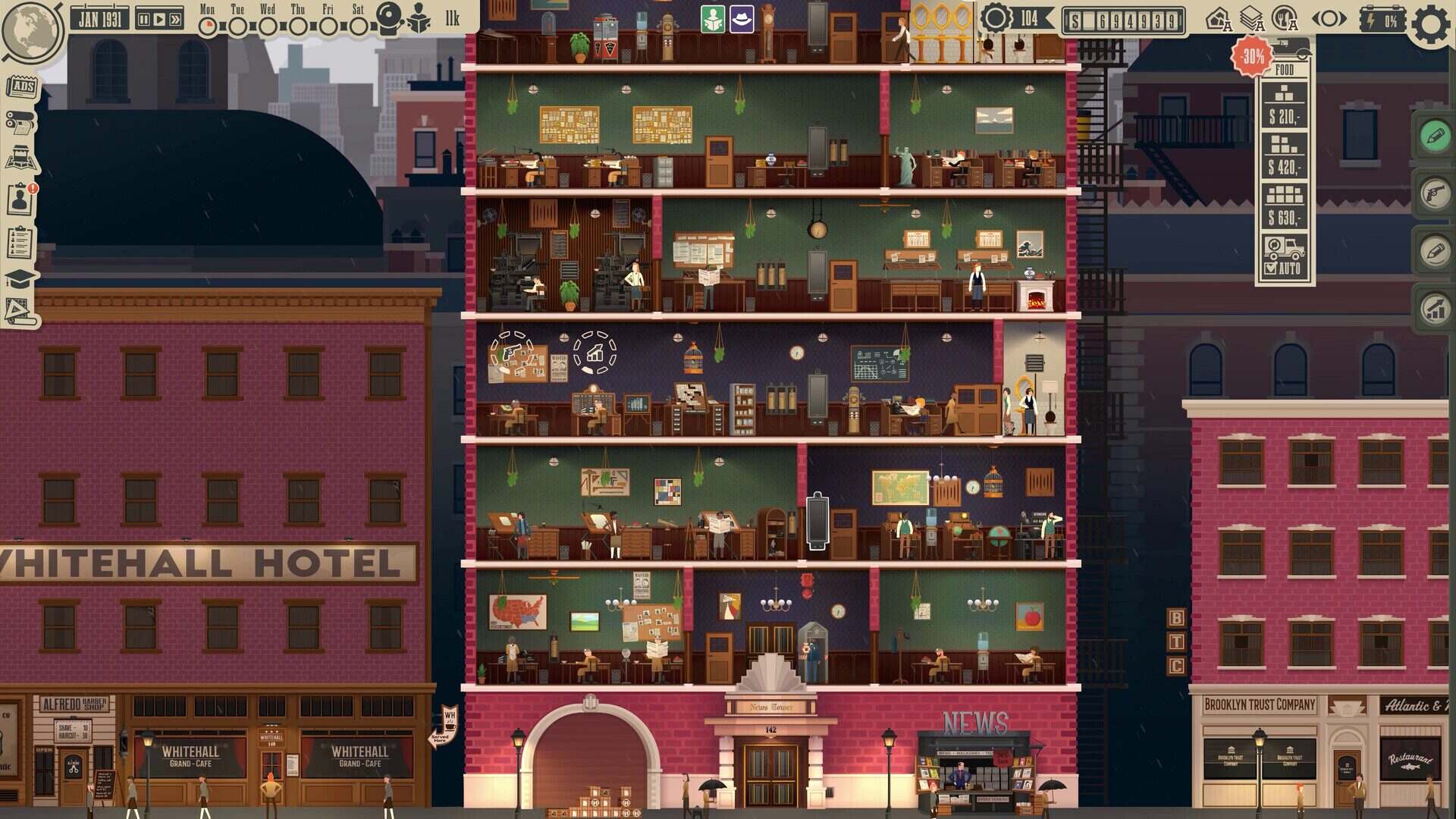Click the 0% battery energy meter
The image size is (1456, 819).
pyautogui.click(x=1382, y=19)
